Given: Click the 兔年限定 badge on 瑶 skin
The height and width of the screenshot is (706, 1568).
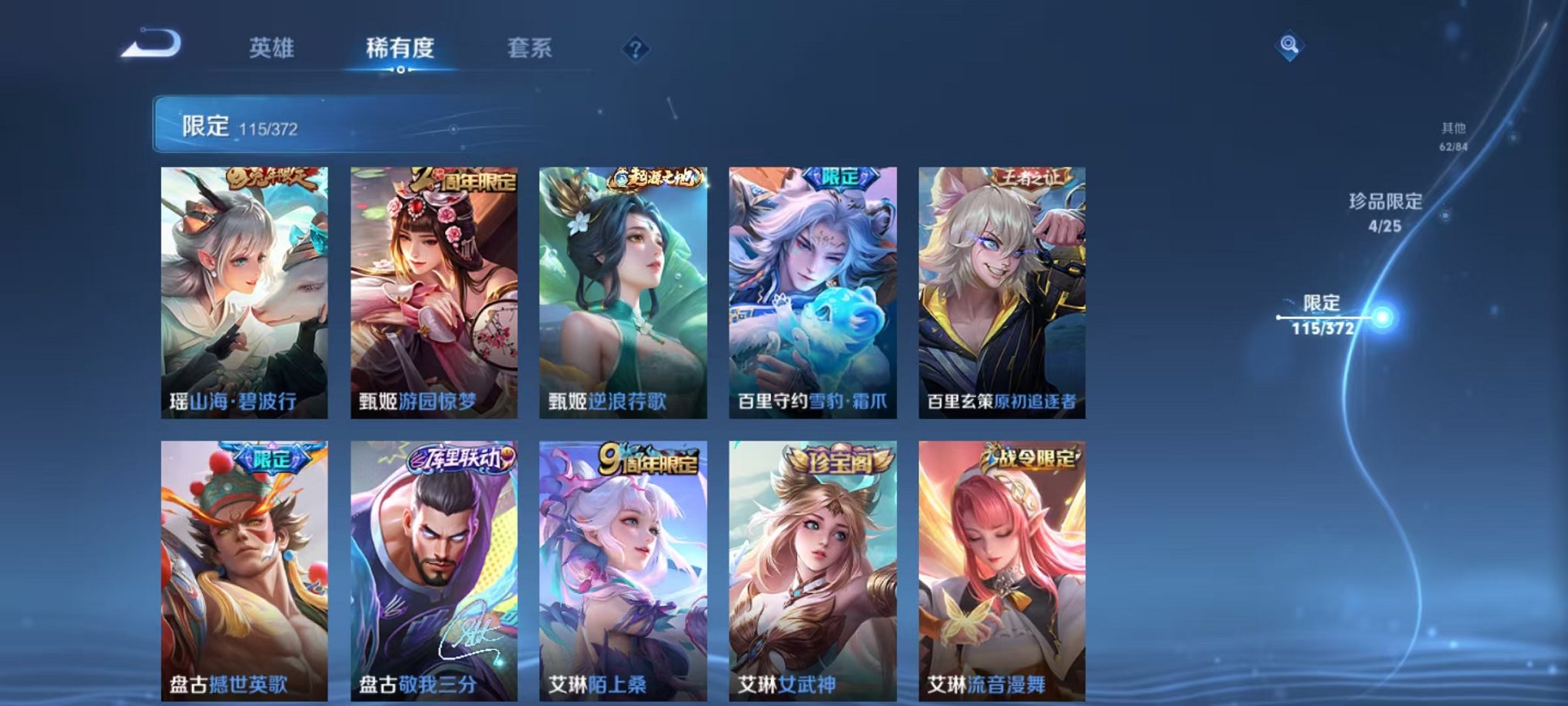Looking at the screenshot, I should [x=273, y=178].
